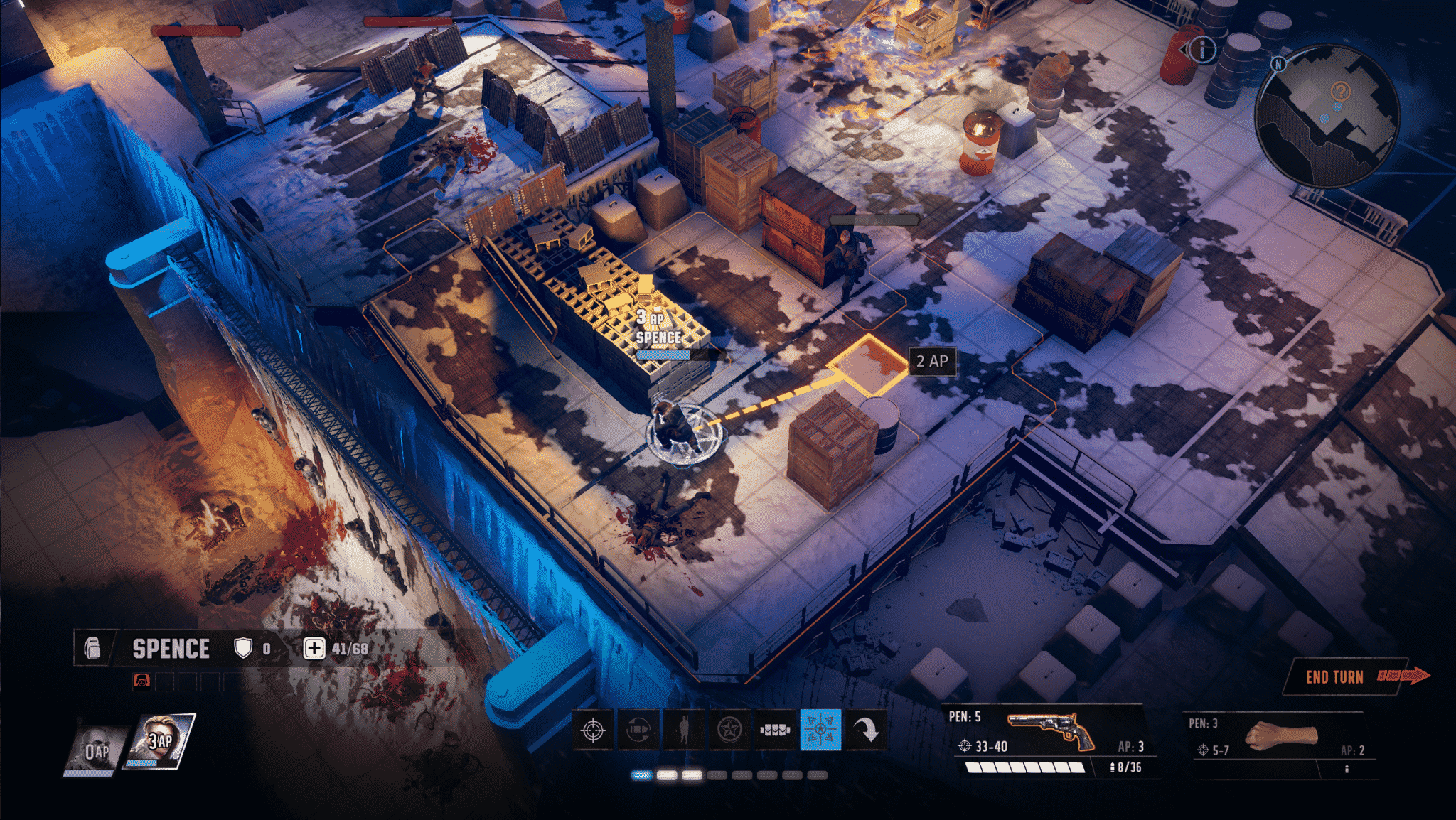Screen dimensions: 1456x820
Task: Inspect the orange status effect icon
Action: (x=141, y=682)
